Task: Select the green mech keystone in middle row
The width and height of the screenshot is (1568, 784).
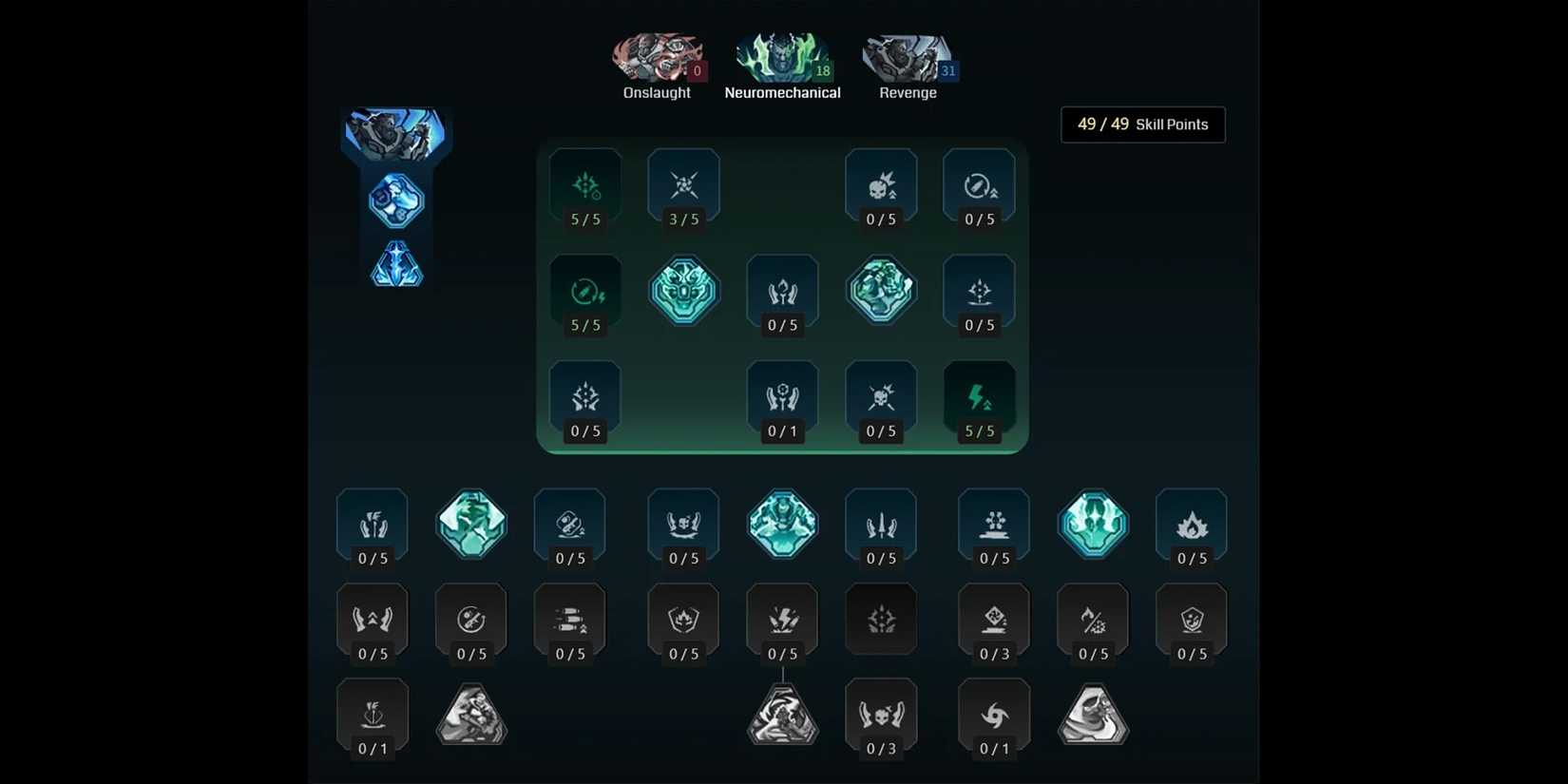Action: click(881, 291)
